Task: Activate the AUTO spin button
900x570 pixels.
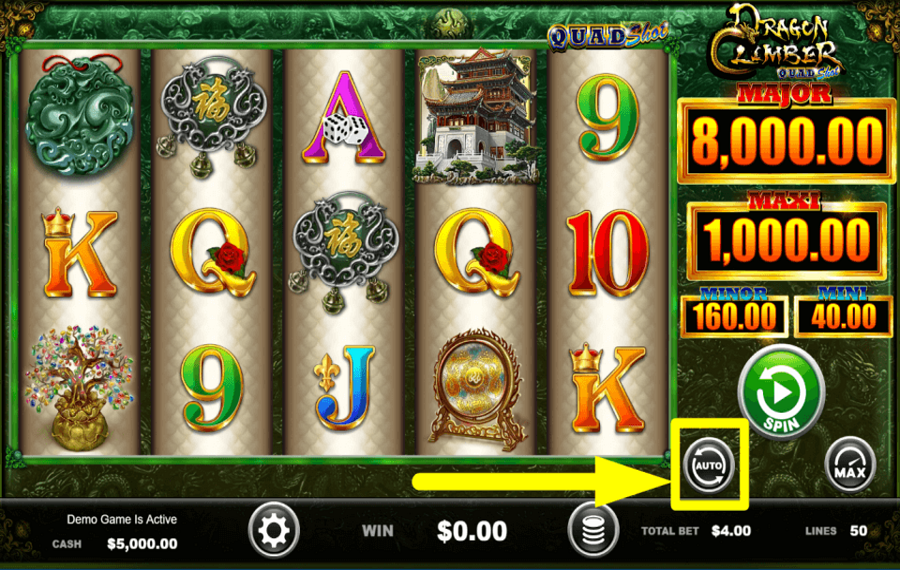Action: (710, 463)
